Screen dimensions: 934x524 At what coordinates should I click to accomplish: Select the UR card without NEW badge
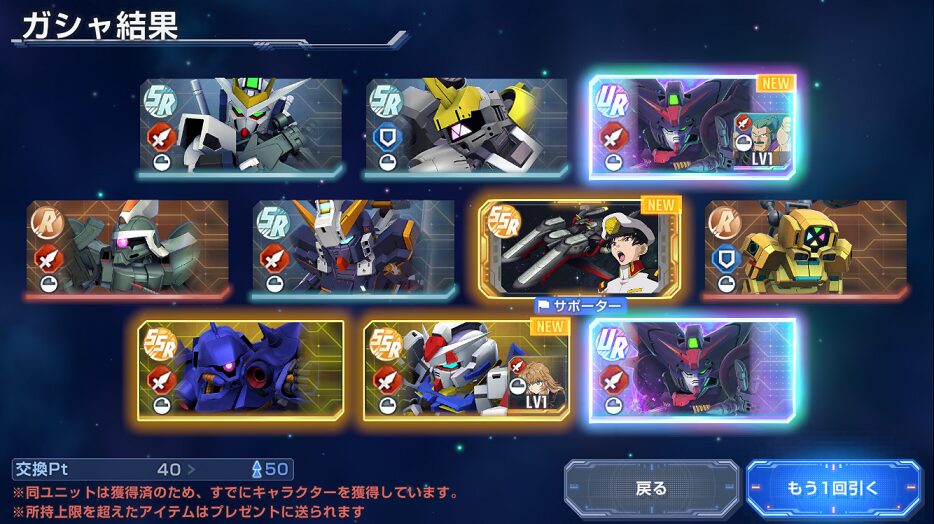click(692, 368)
